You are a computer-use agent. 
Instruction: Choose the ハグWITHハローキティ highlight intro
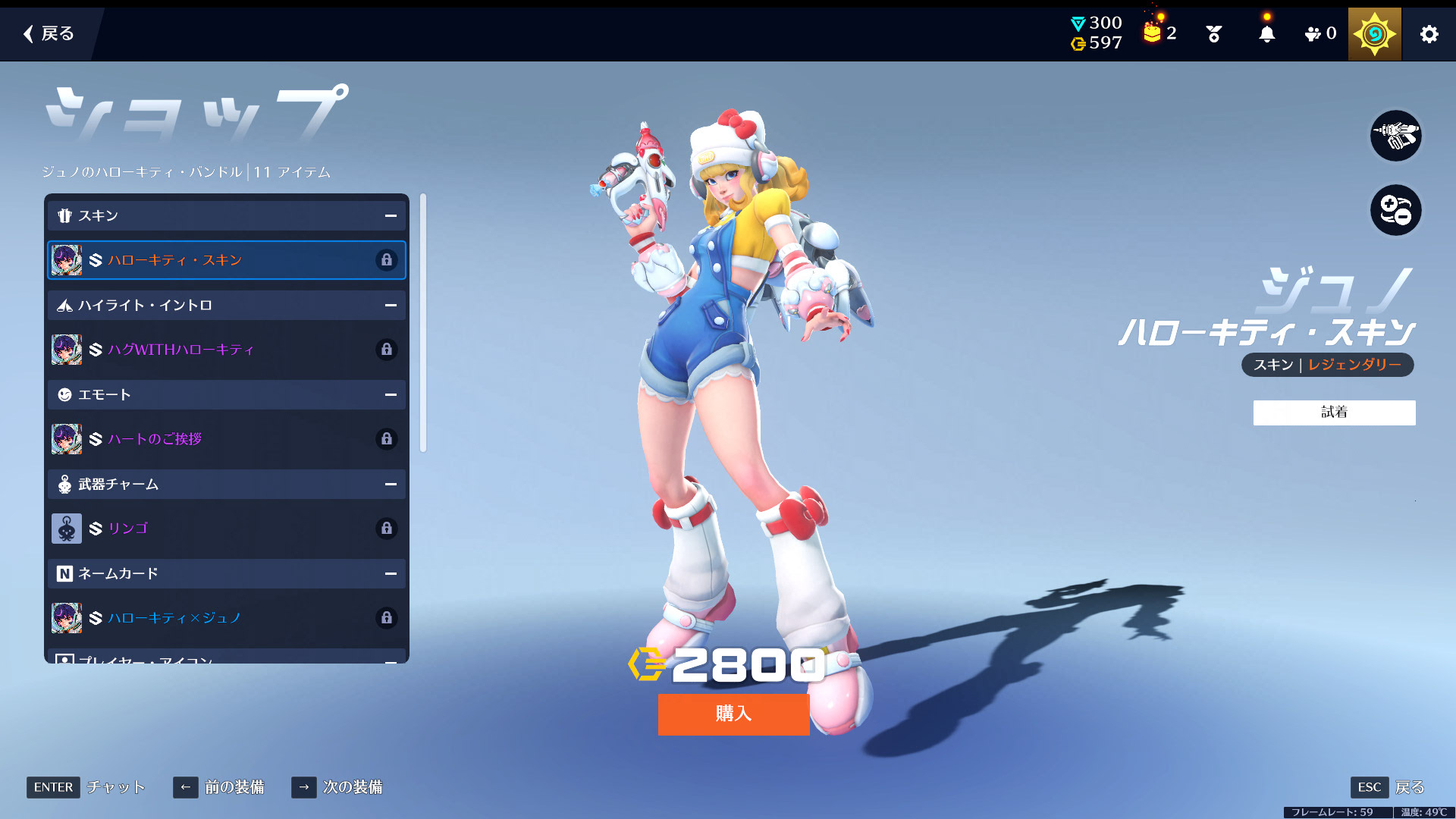[226, 350]
